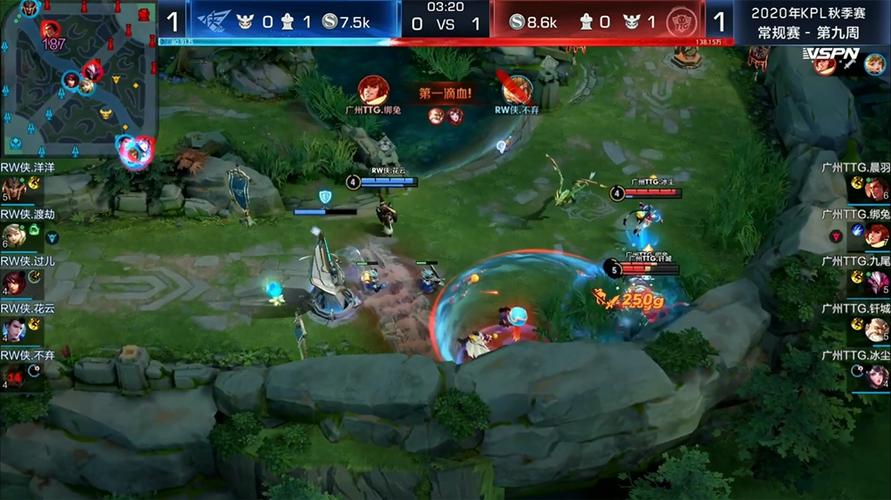
Task: Choose 广州TTG.冰尘 hero portrait
Action: click(877, 376)
